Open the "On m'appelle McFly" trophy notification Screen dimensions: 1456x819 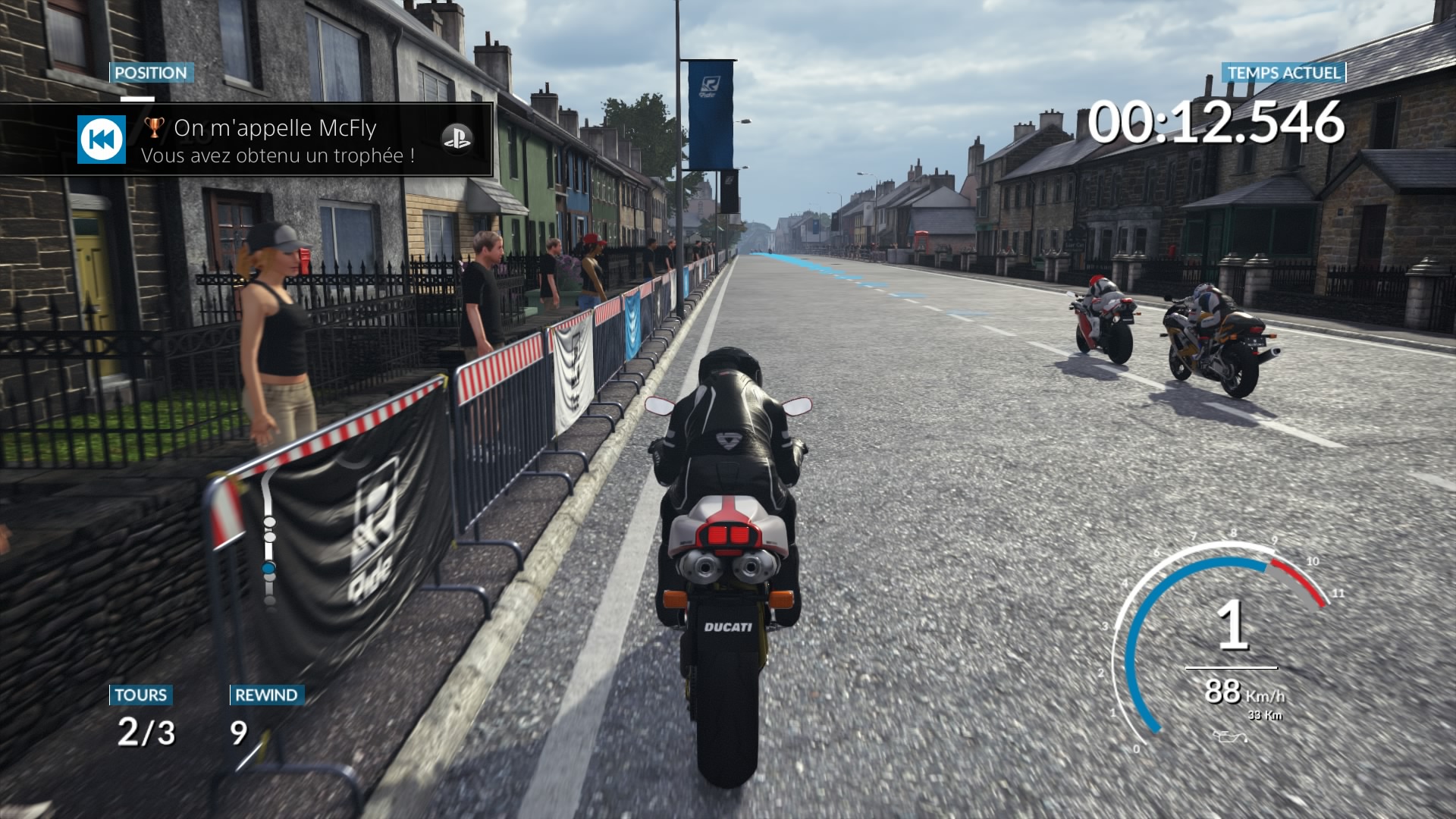[275, 140]
